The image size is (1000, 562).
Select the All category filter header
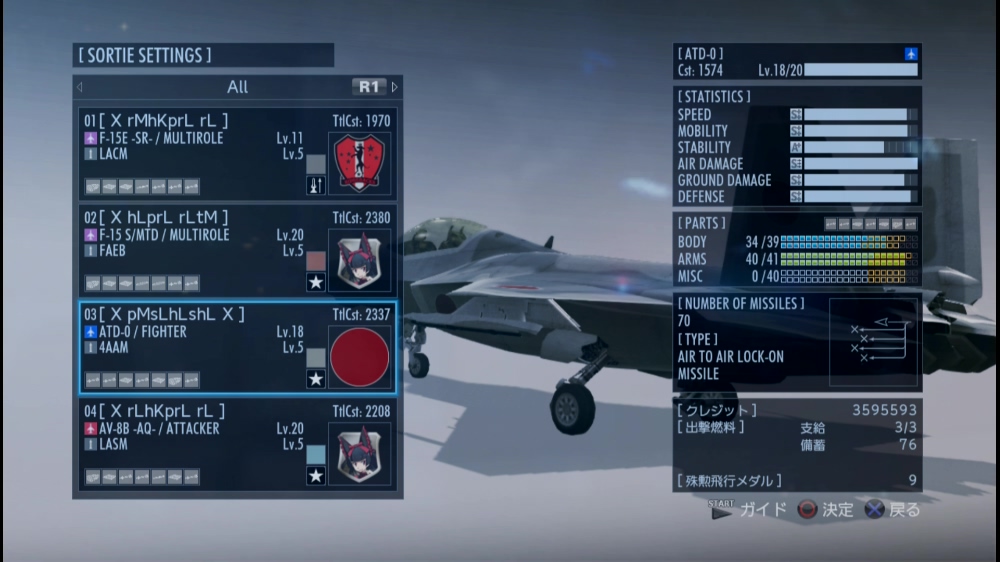(237, 87)
